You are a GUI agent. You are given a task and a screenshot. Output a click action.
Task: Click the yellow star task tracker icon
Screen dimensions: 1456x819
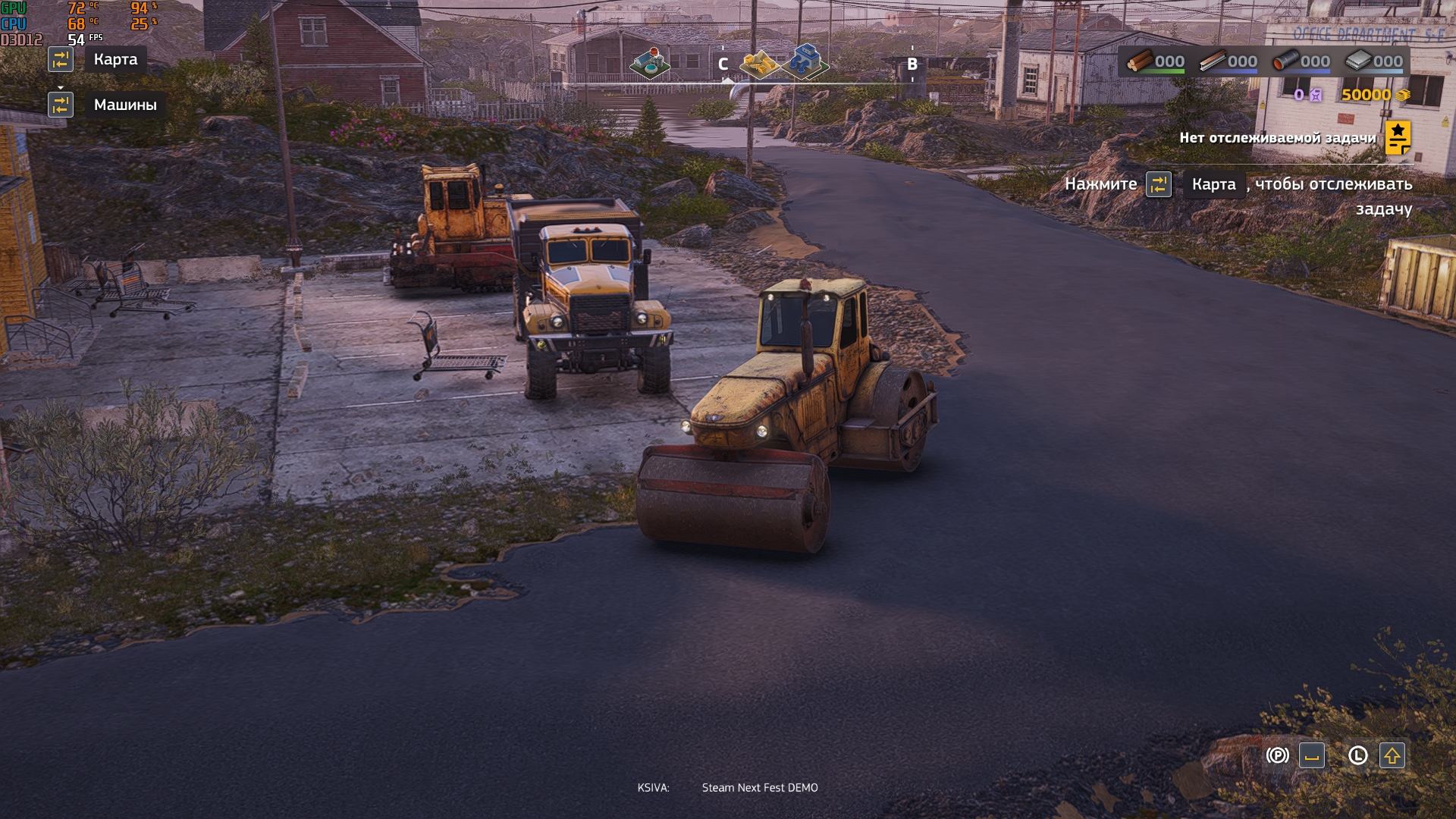point(1398,138)
